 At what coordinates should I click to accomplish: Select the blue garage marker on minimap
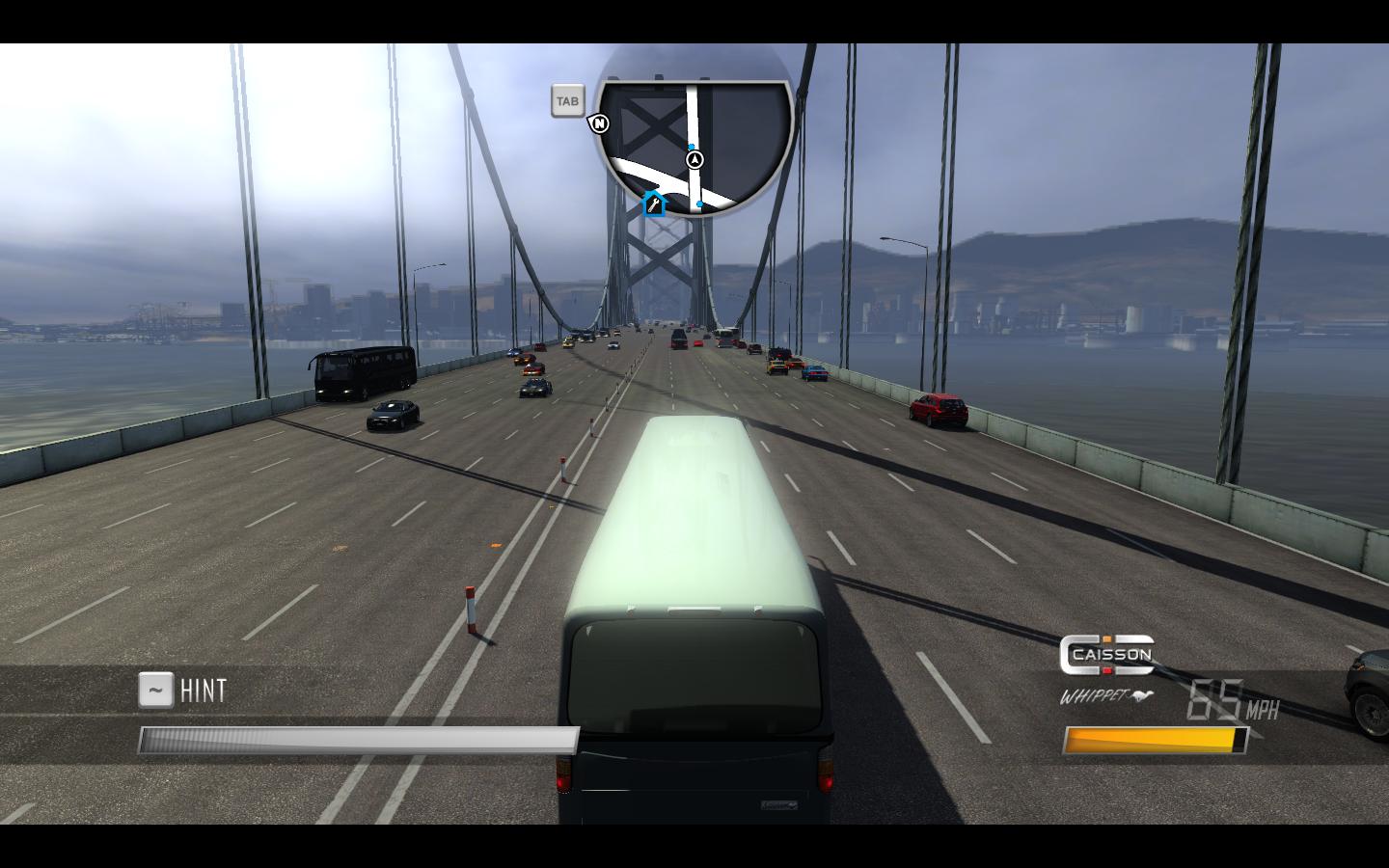click(x=654, y=203)
